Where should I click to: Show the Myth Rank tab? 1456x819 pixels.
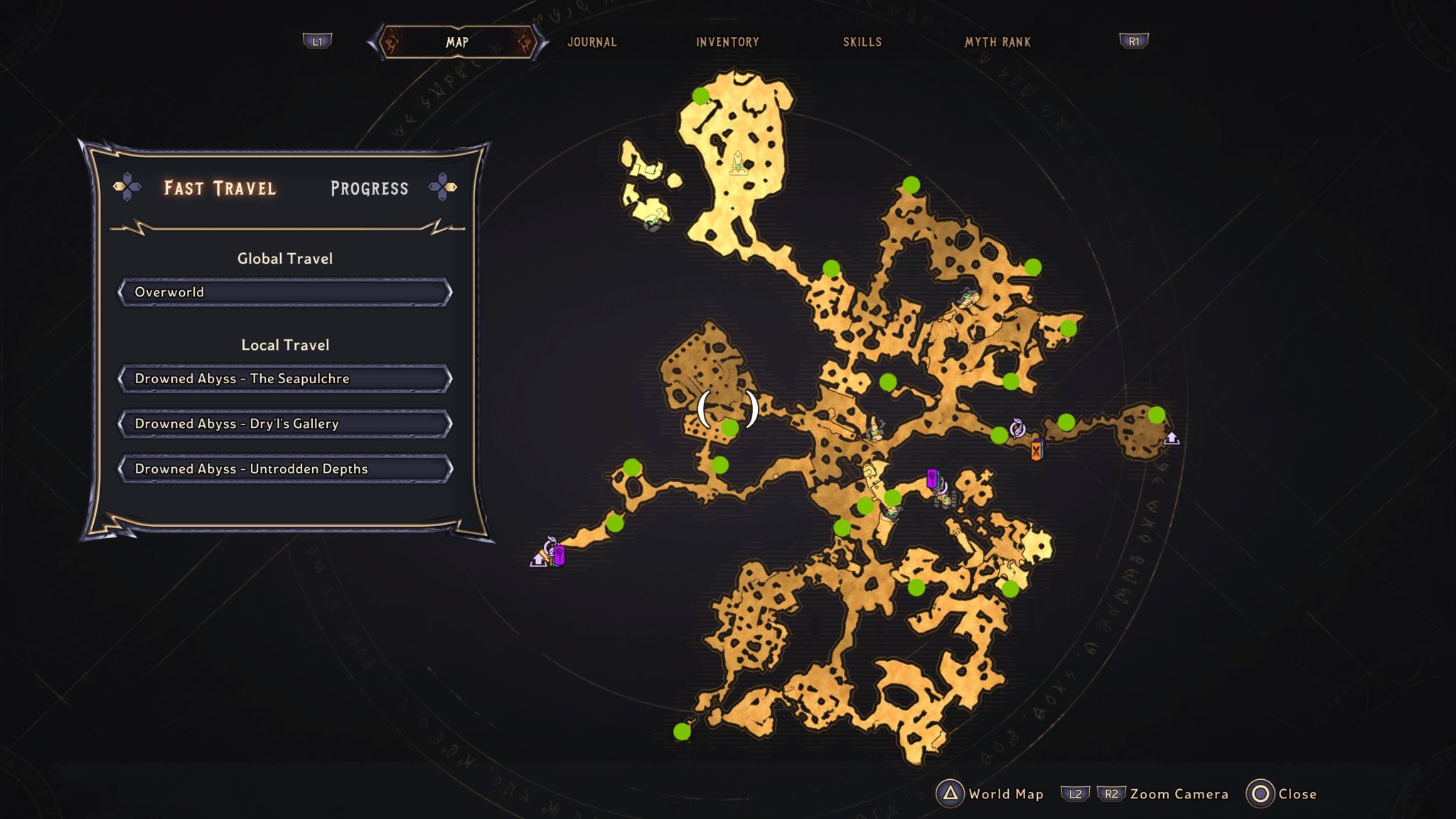[x=997, y=42]
